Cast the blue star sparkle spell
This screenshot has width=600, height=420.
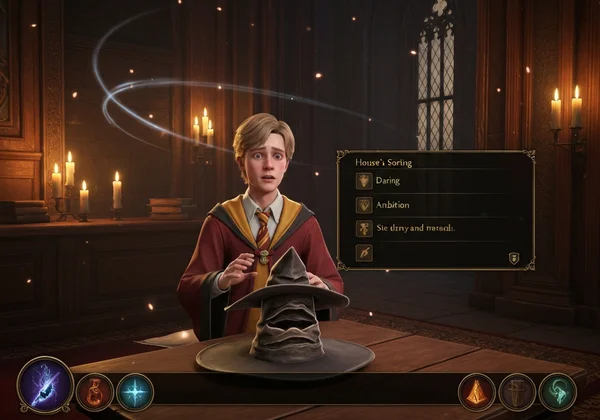click(x=135, y=391)
